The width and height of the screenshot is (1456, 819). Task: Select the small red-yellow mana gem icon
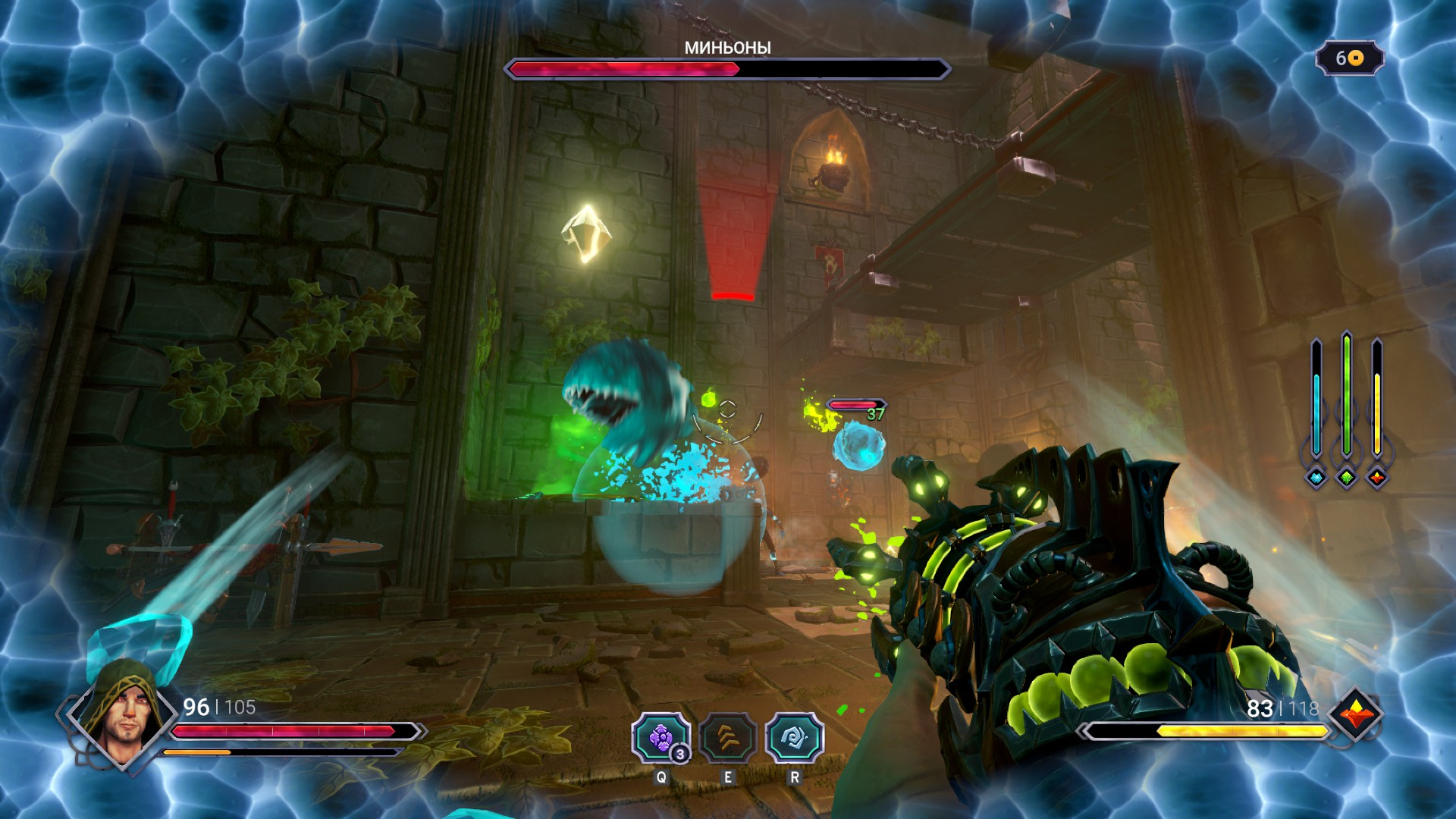coord(1377,477)
